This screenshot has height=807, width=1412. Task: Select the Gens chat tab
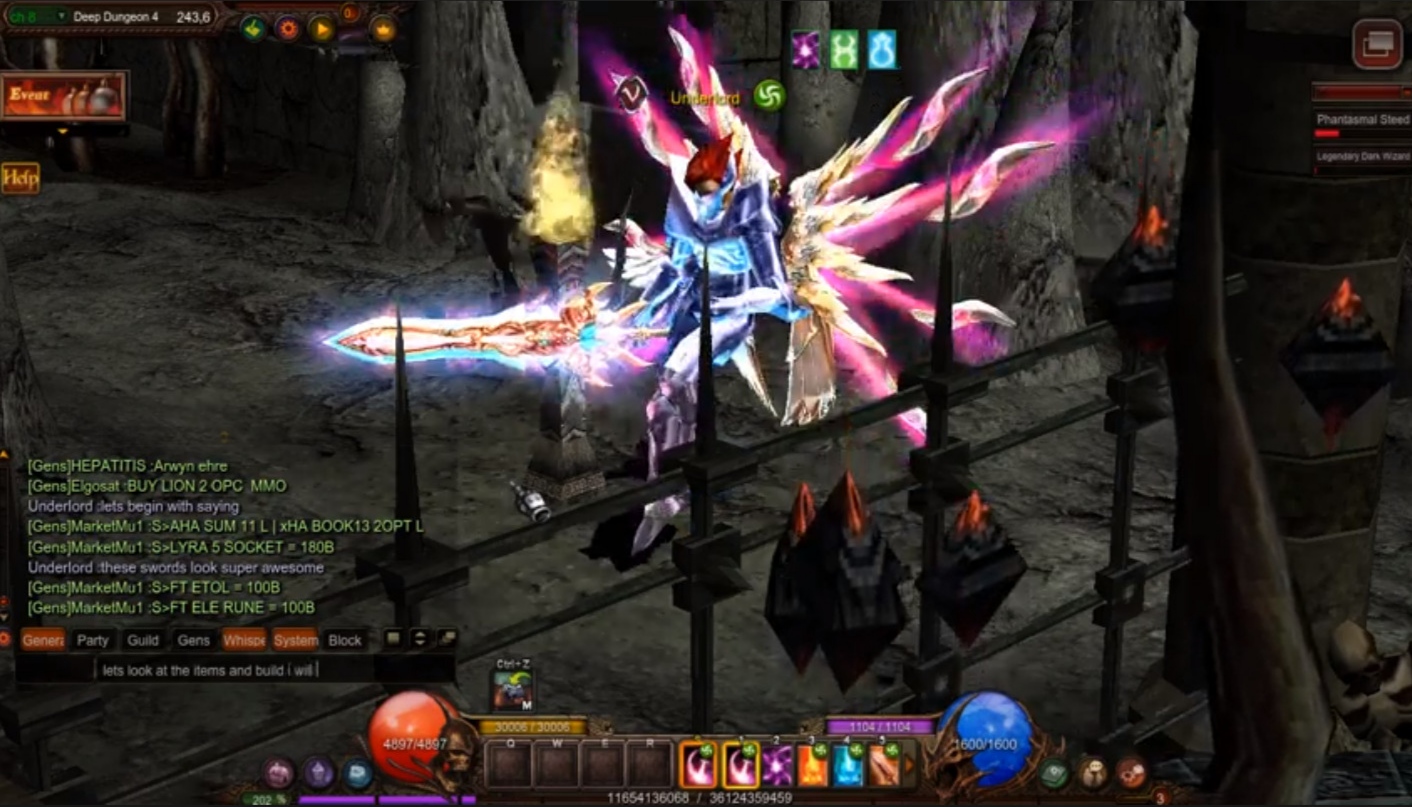coord(194,640)
